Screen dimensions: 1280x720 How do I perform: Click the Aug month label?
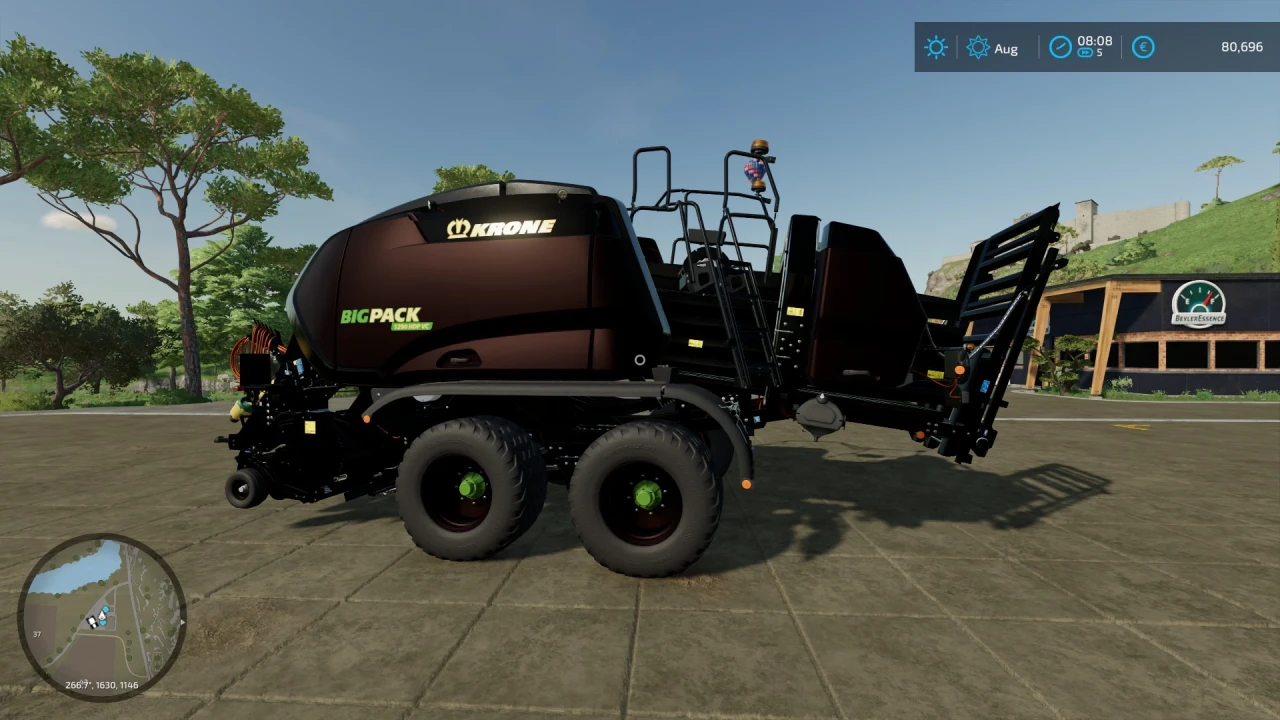pyautogui.click(x=1006, y=48)
